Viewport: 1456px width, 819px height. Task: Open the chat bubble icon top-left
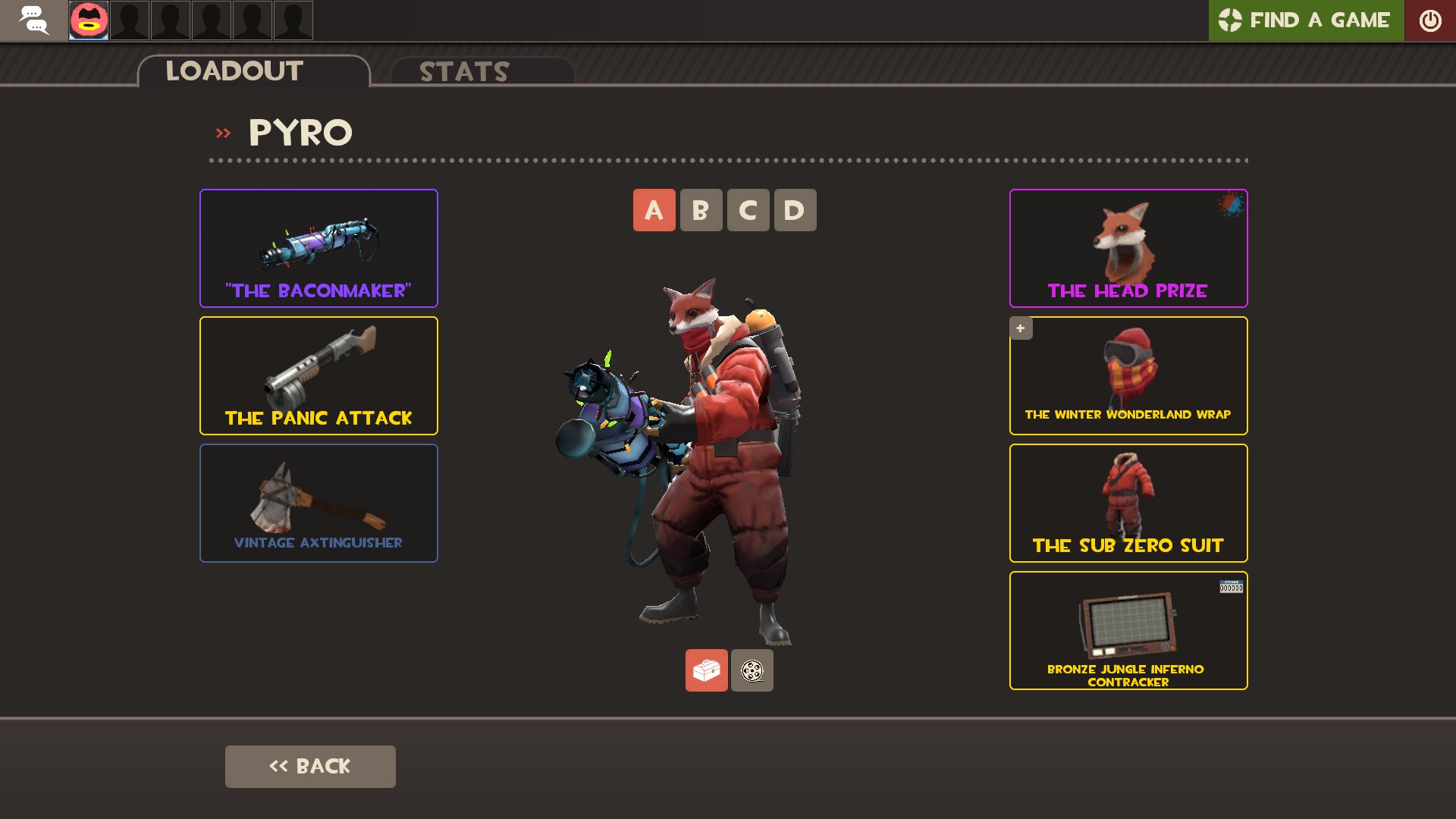[33, 20]
